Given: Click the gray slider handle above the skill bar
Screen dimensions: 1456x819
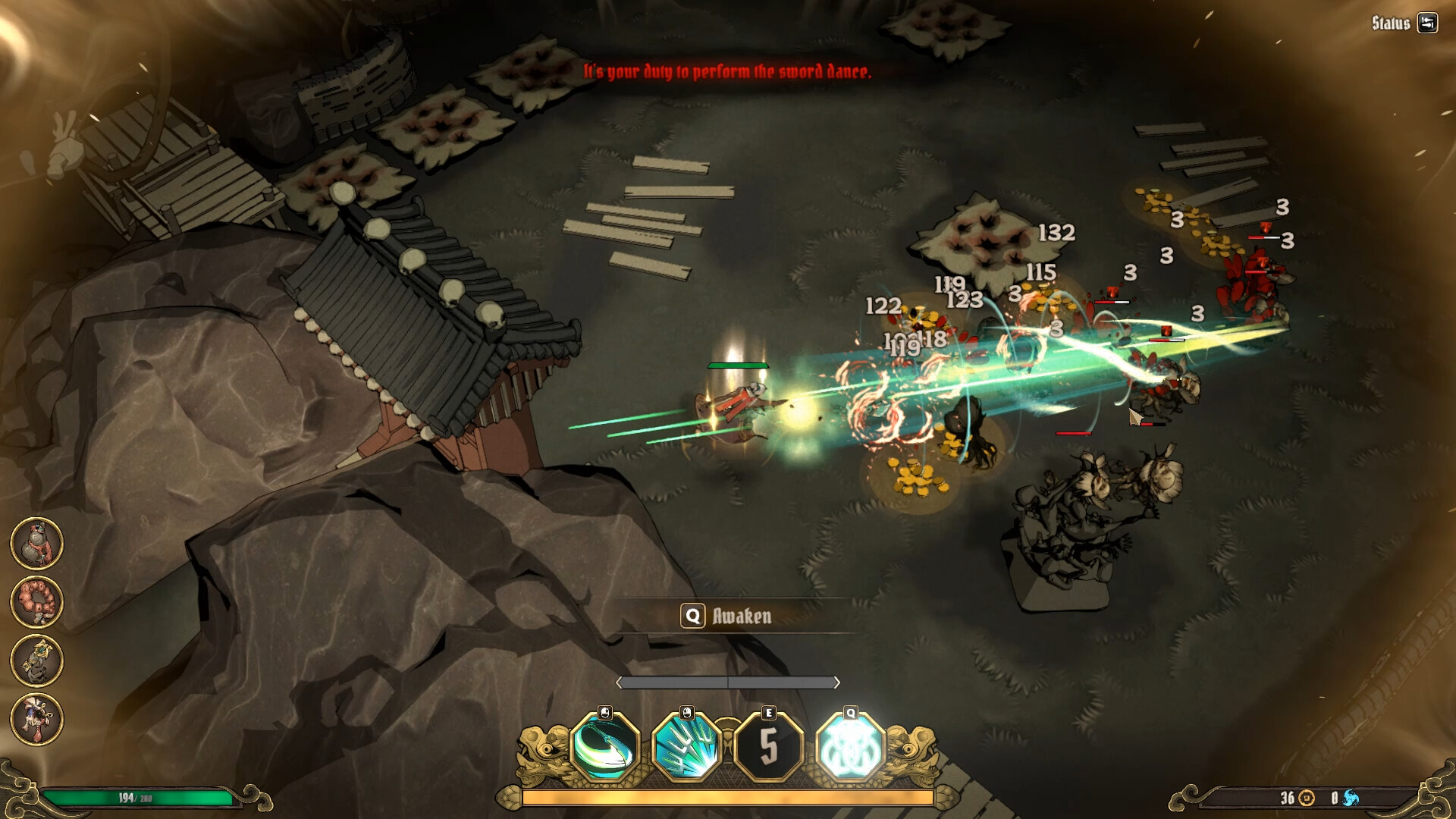Looking at the screenshot, I should click(x=728, y=682).
